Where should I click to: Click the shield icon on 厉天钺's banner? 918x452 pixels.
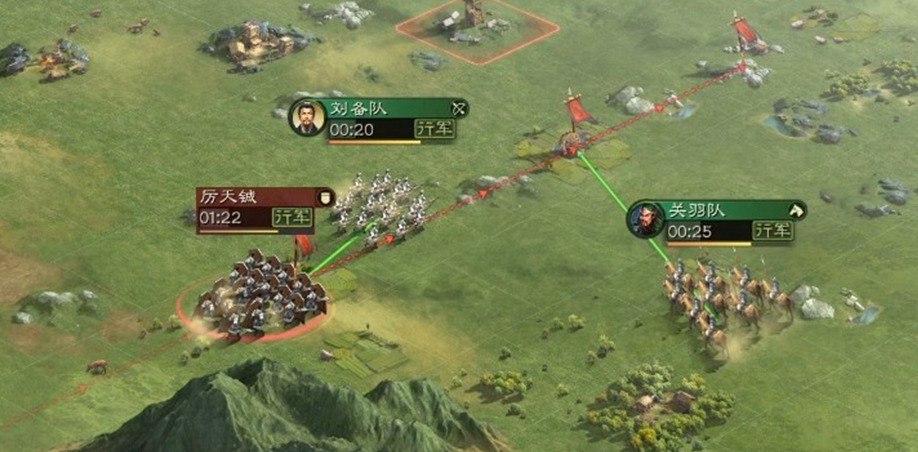[324, 196]
